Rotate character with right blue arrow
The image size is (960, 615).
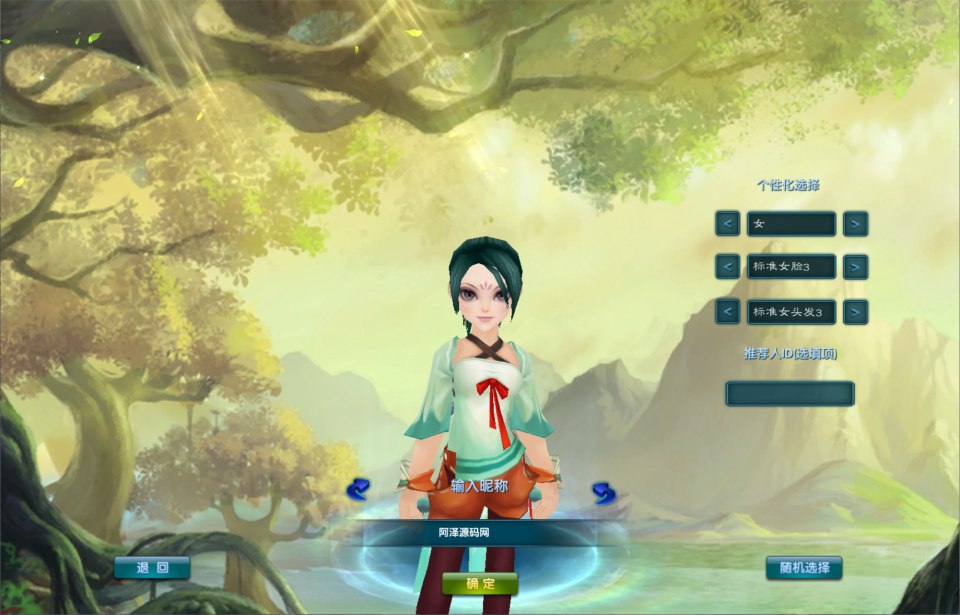pyautogui.click(x=603, y=491)
